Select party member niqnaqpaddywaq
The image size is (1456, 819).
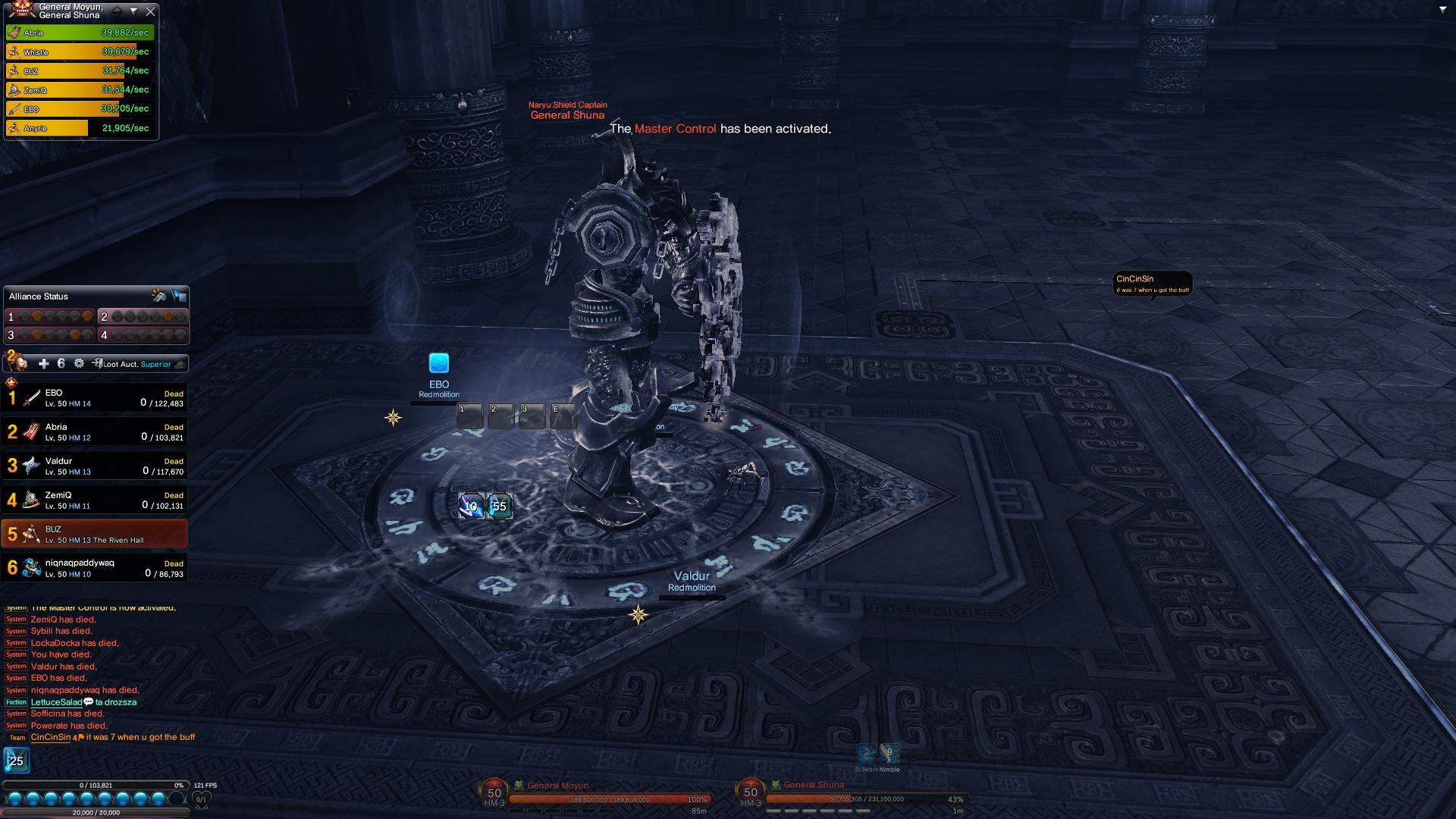click(x=94, y=568)
